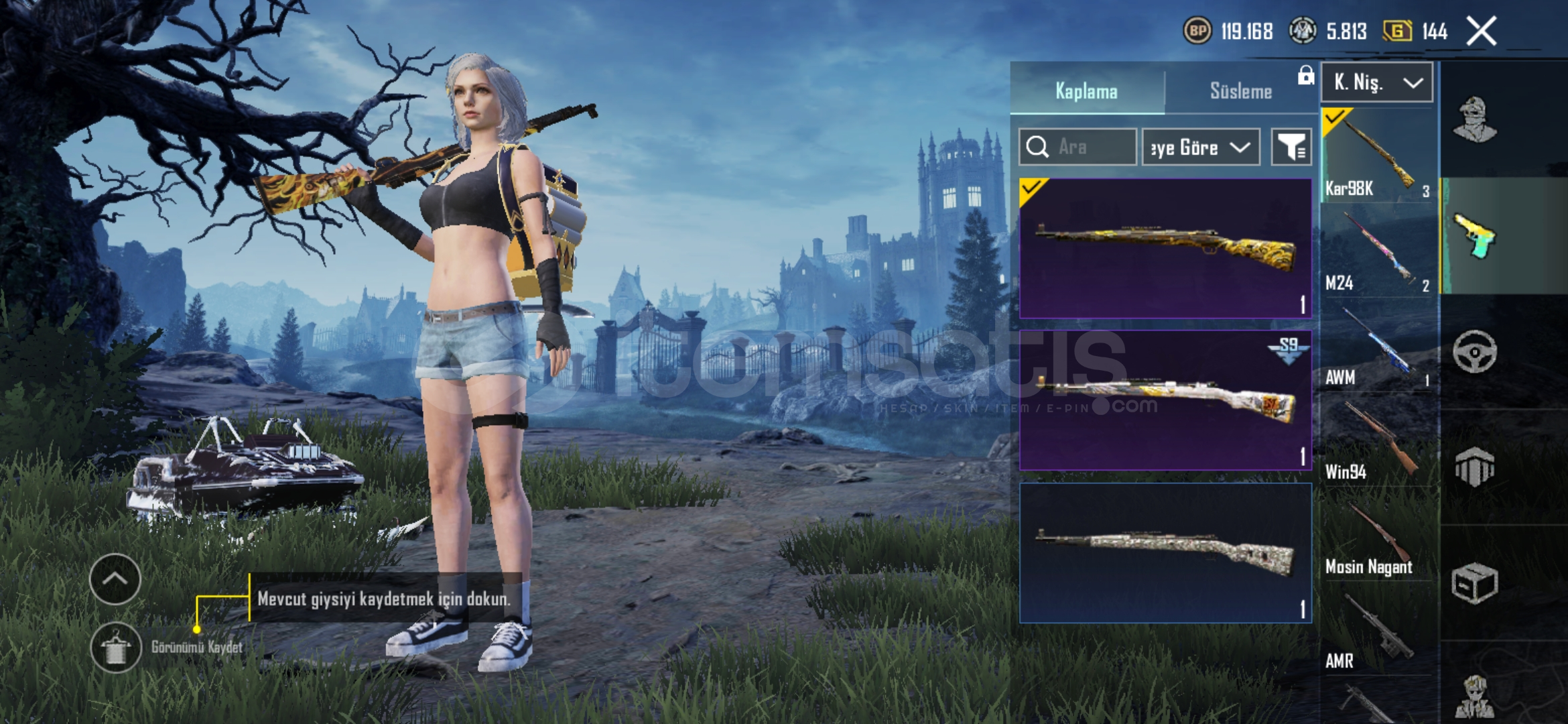Image resolution: width=1568 pixels, height=724 pixels.
Task: Open the Süsleme tab
Action: (x=1240, y=91)
